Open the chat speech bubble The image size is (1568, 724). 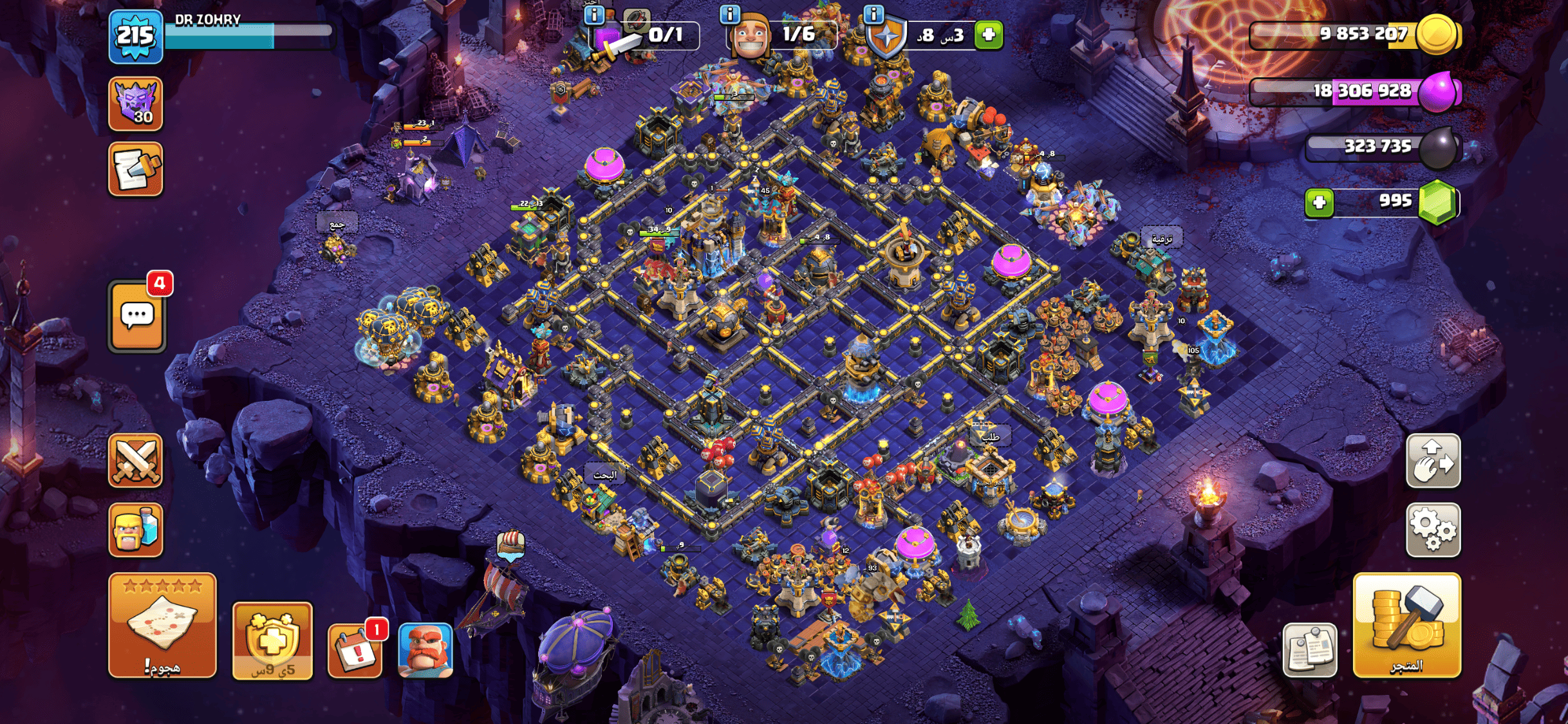point(137,317)
